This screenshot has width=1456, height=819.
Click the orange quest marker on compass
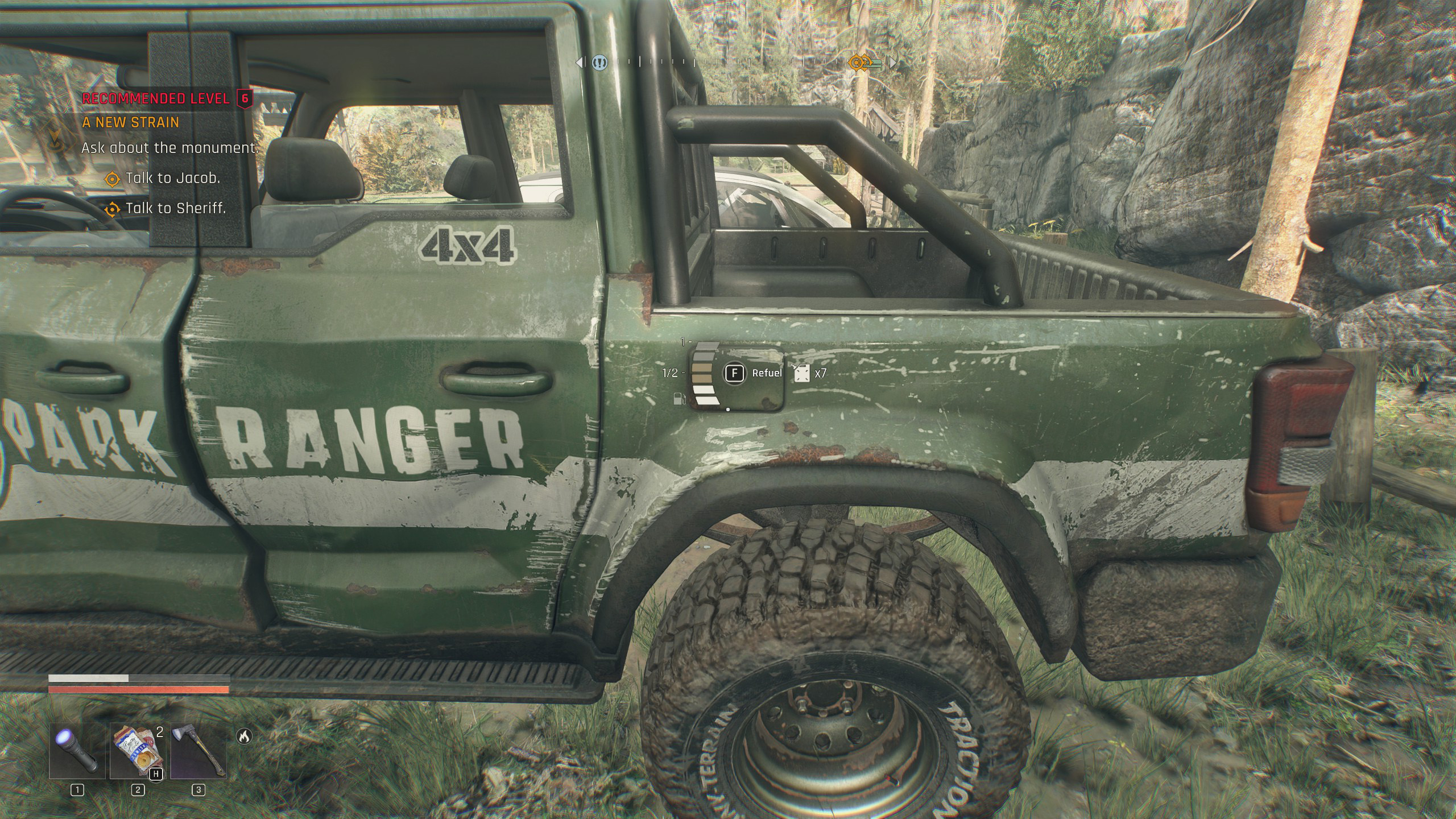(x=857, y=63)
